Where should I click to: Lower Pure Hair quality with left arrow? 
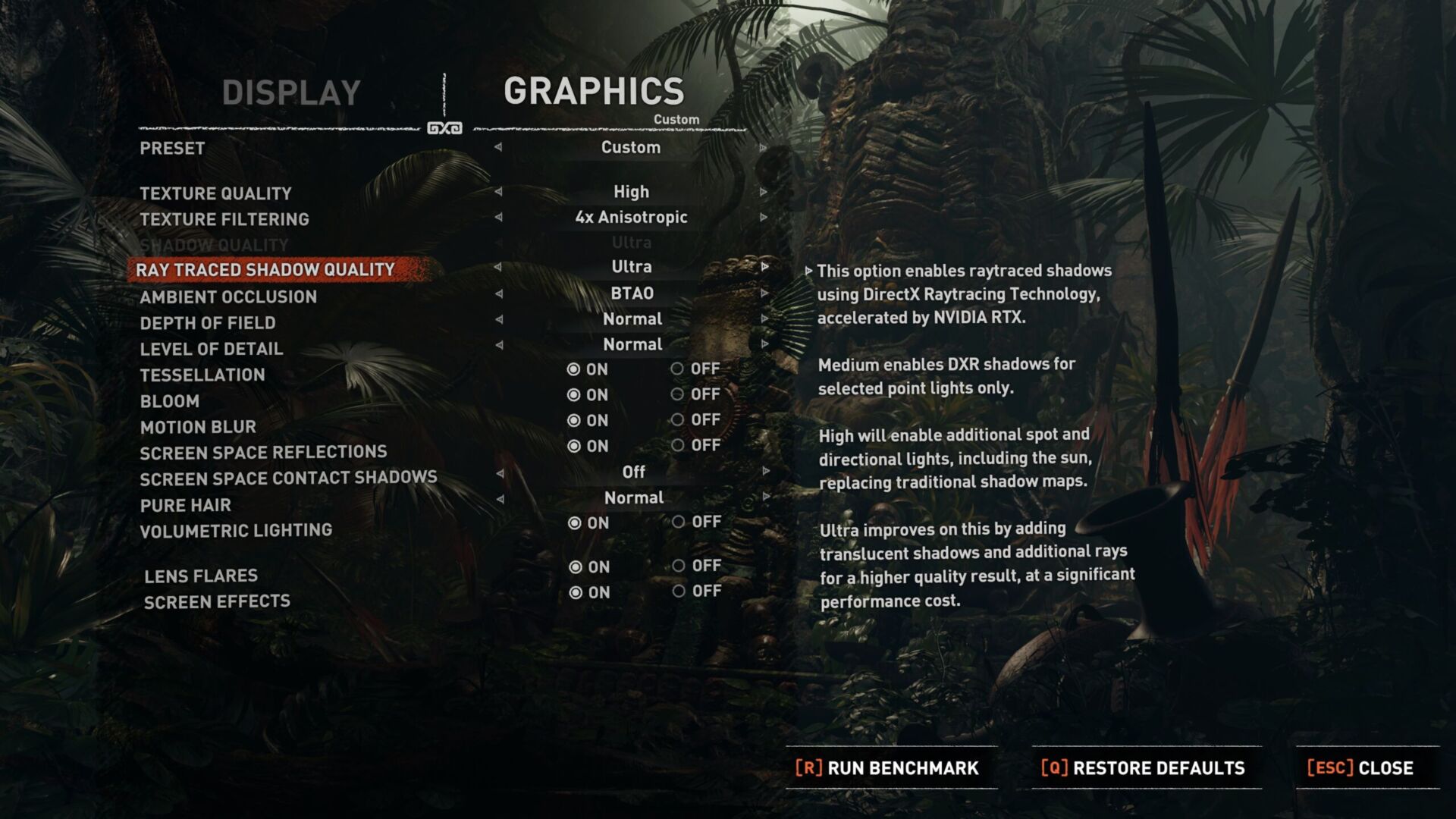coord(500,499)
